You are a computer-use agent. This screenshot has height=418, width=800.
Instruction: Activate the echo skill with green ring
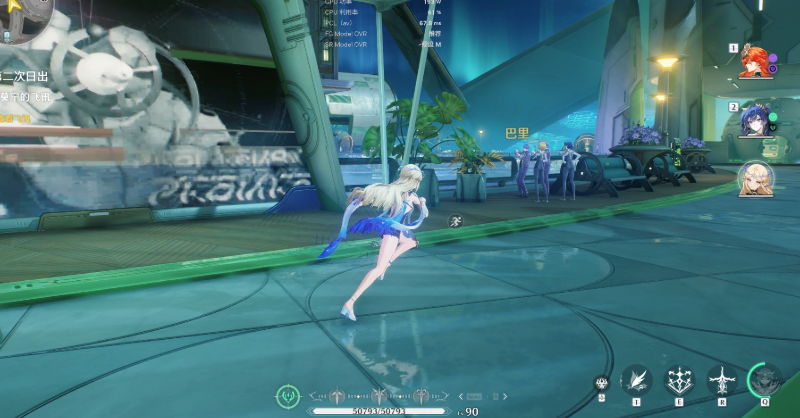pyautogui.click(x=766, y=380)
